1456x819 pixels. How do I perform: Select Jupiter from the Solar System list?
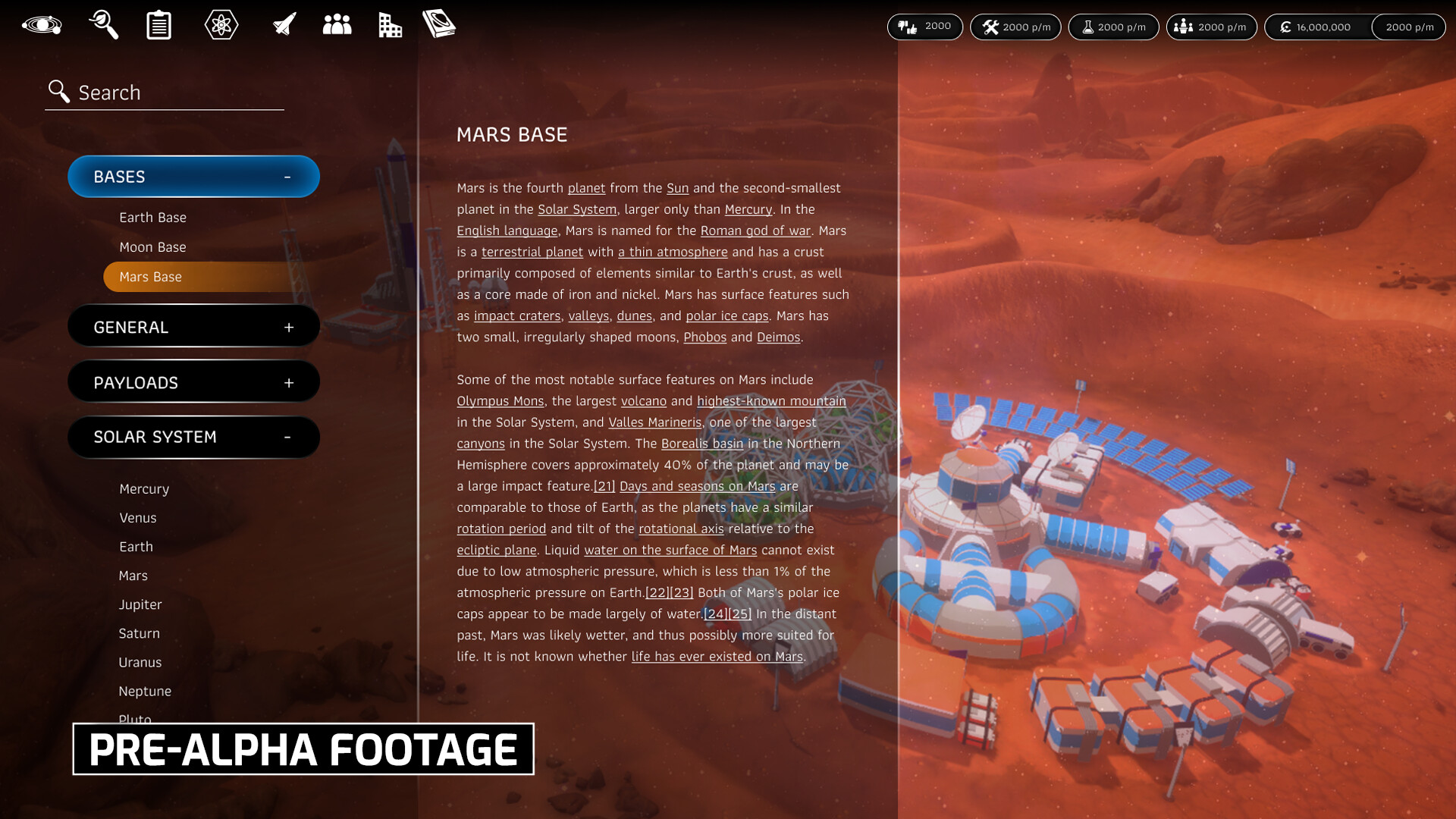140,604
